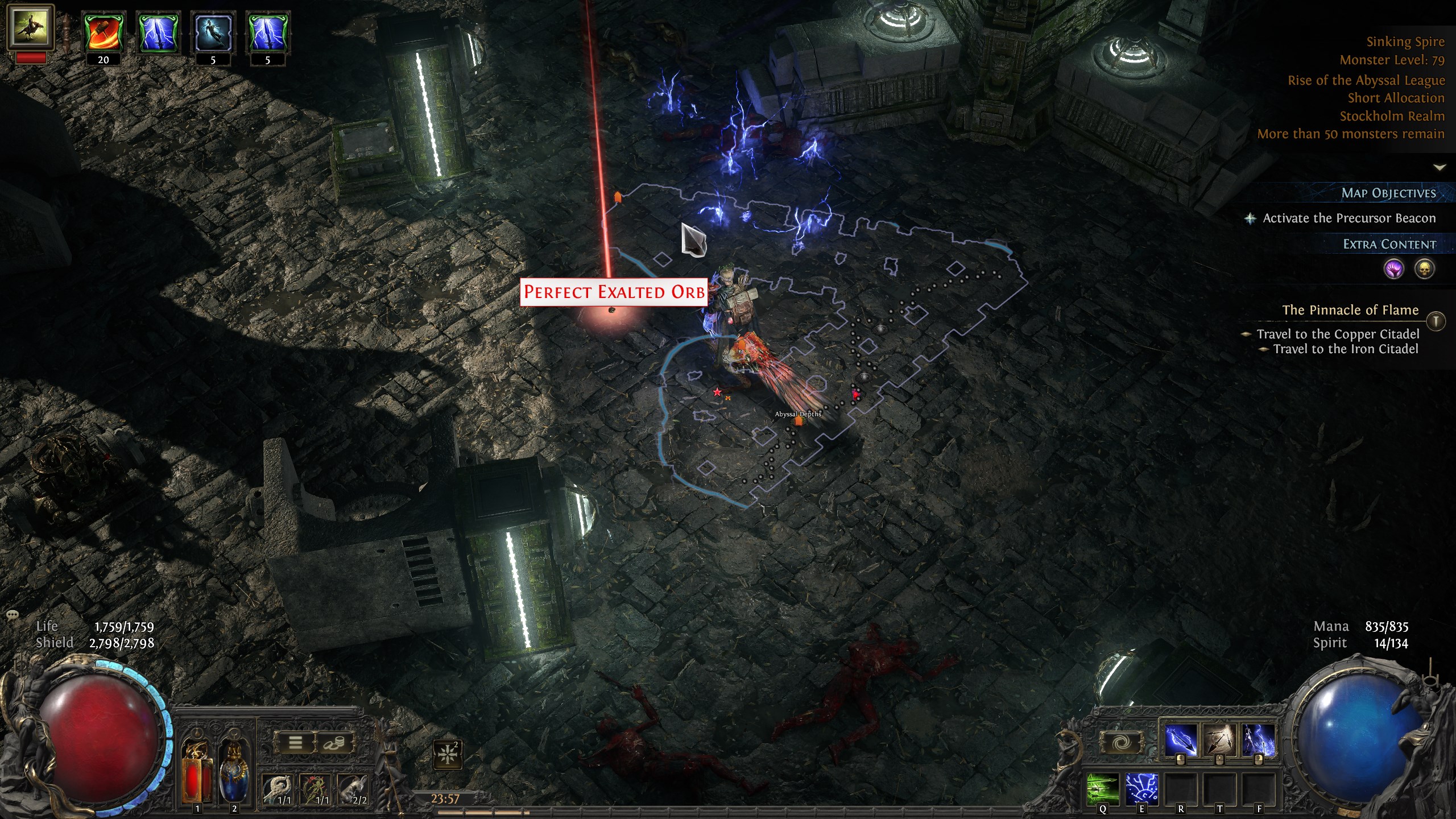The height and width of the screenshot is (819, 1456).
Task: Select the mounted rider portrait icon
Action: point(31,27)
